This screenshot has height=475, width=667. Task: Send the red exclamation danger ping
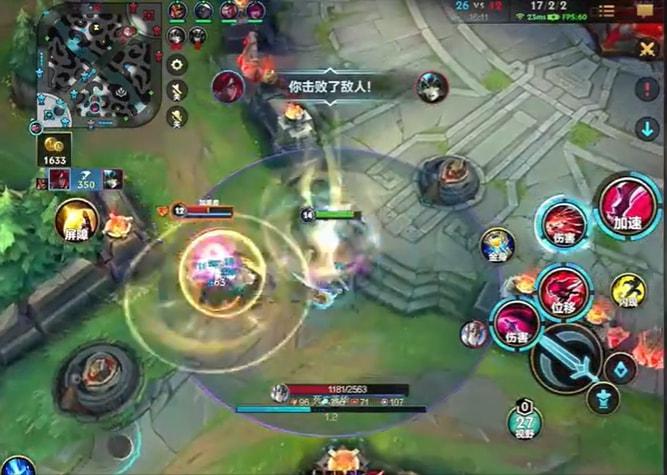click(x=646, y=88)
